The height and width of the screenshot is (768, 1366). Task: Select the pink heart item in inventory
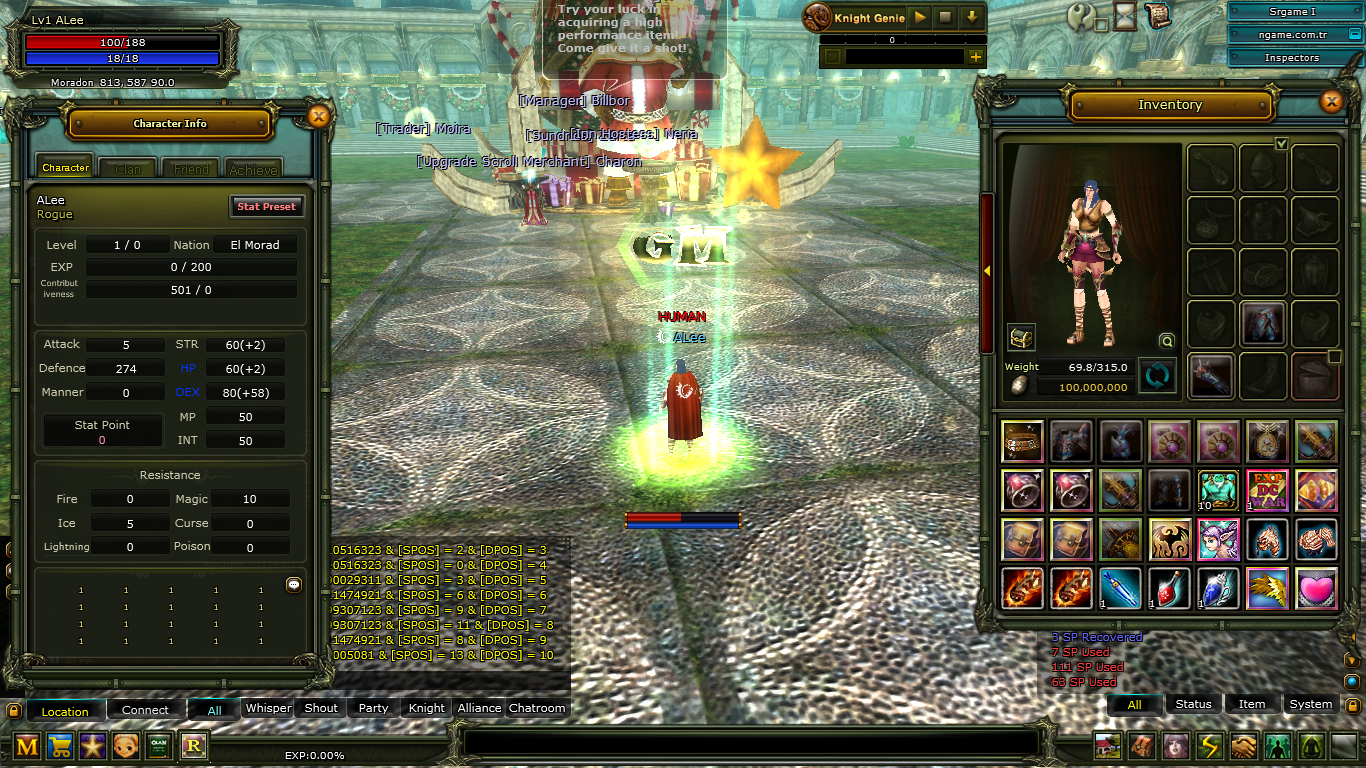coord(1316,588)
